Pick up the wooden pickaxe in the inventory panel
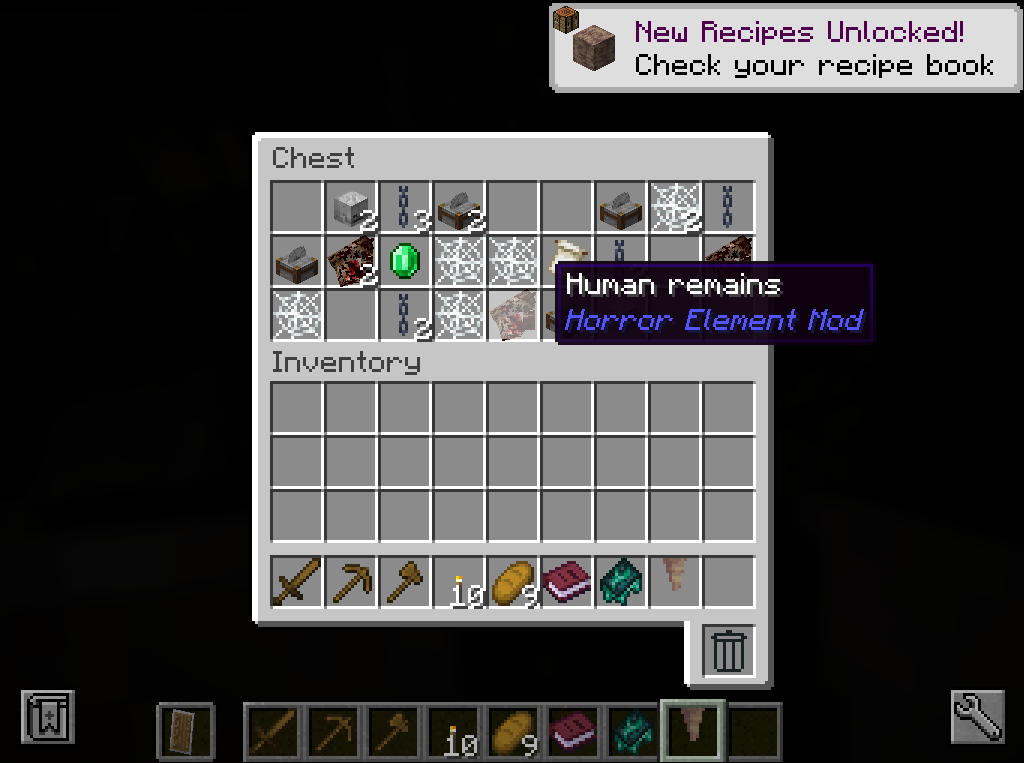The width and height of the screenshot is (1024, 763). (x=351, y=582)
